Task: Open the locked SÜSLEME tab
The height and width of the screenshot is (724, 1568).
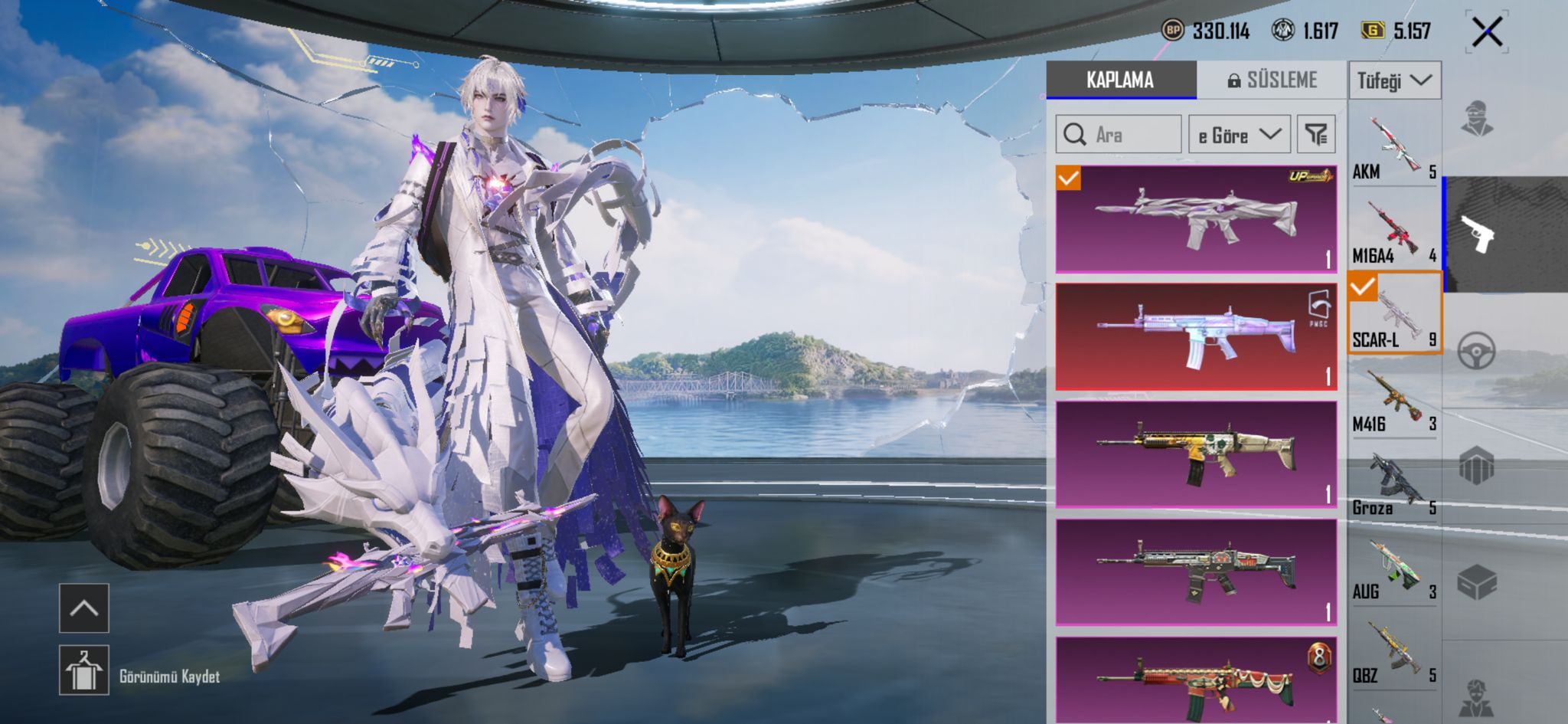Action: point(1272,80)
